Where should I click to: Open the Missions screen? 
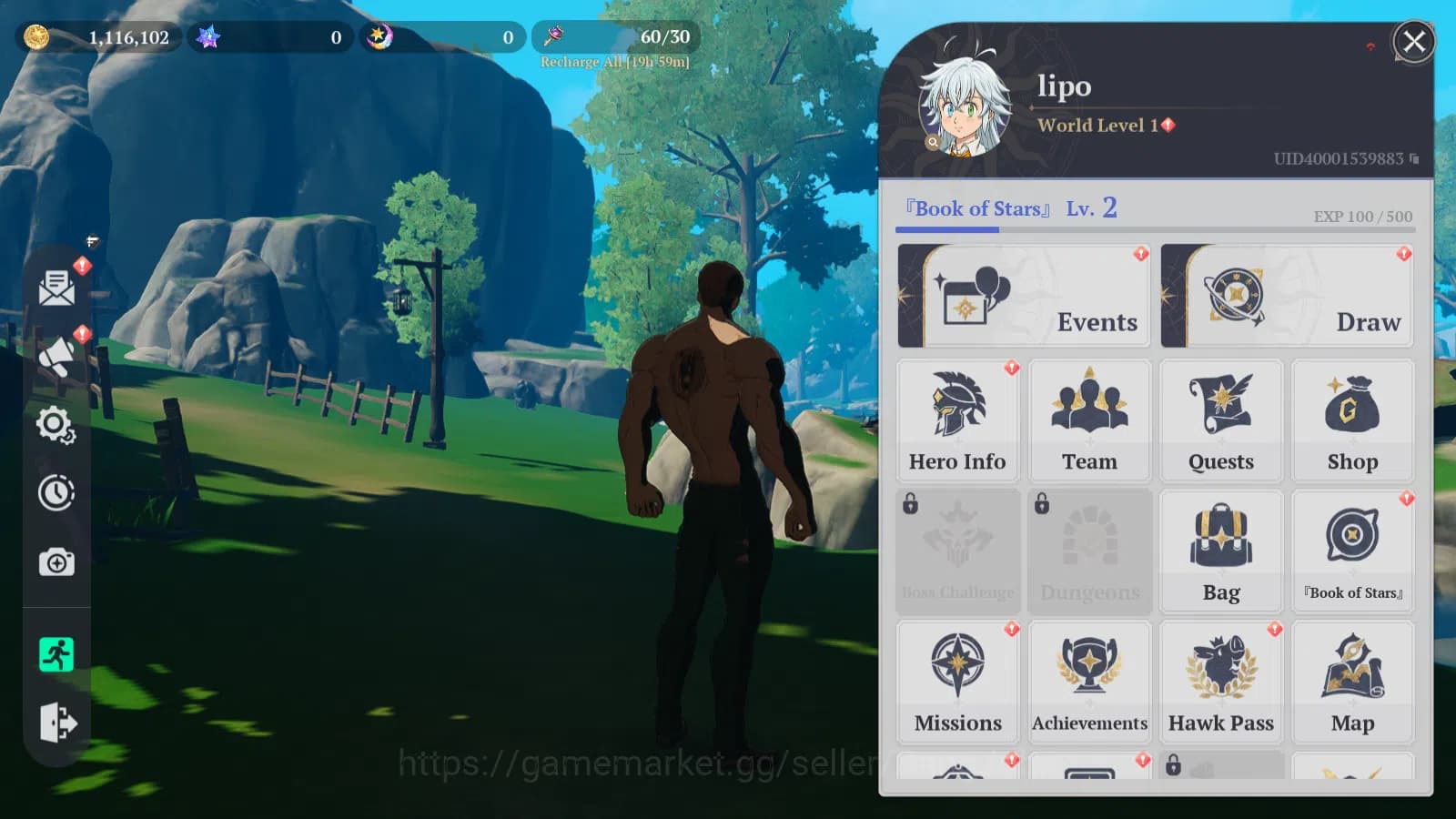(957, 678)
